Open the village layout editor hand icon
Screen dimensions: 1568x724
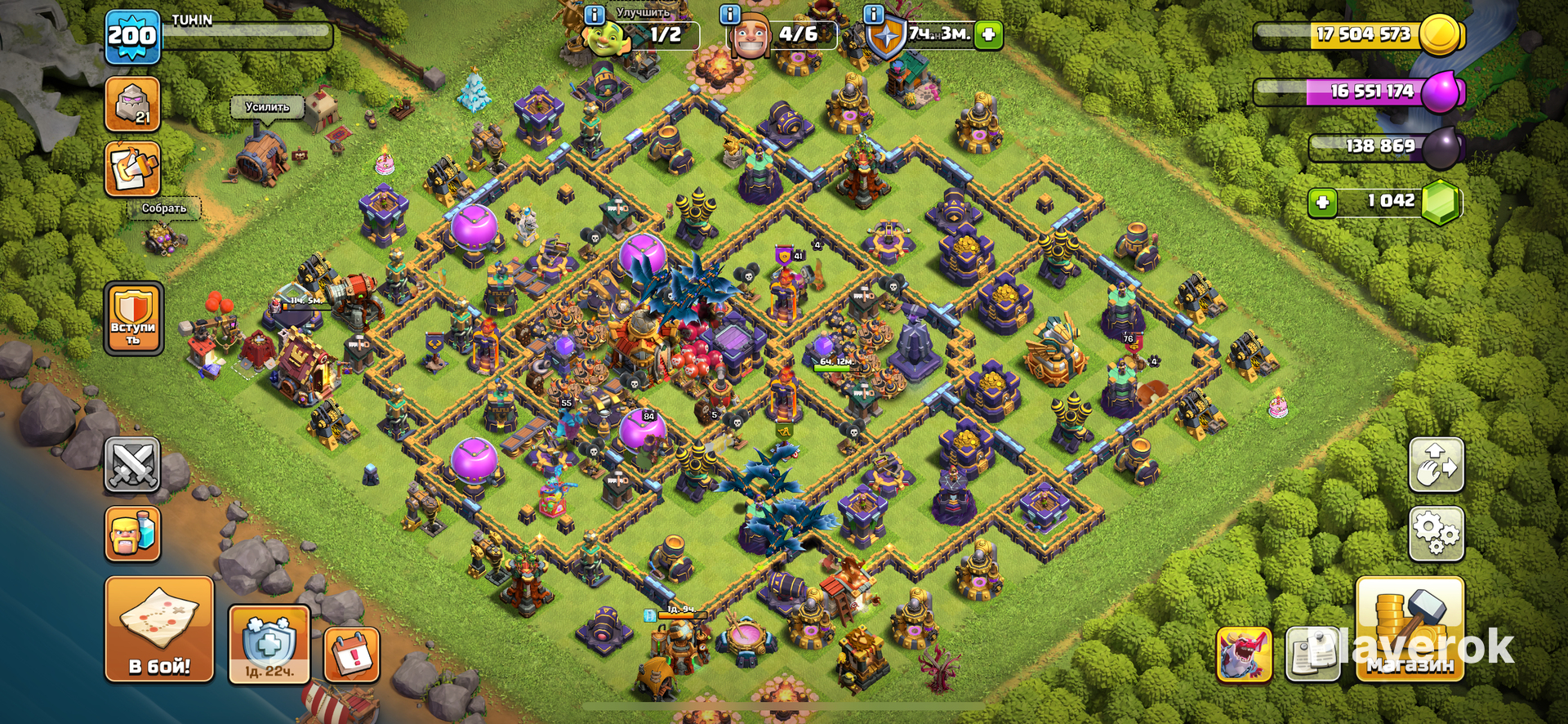click(x=1436, y=465)
